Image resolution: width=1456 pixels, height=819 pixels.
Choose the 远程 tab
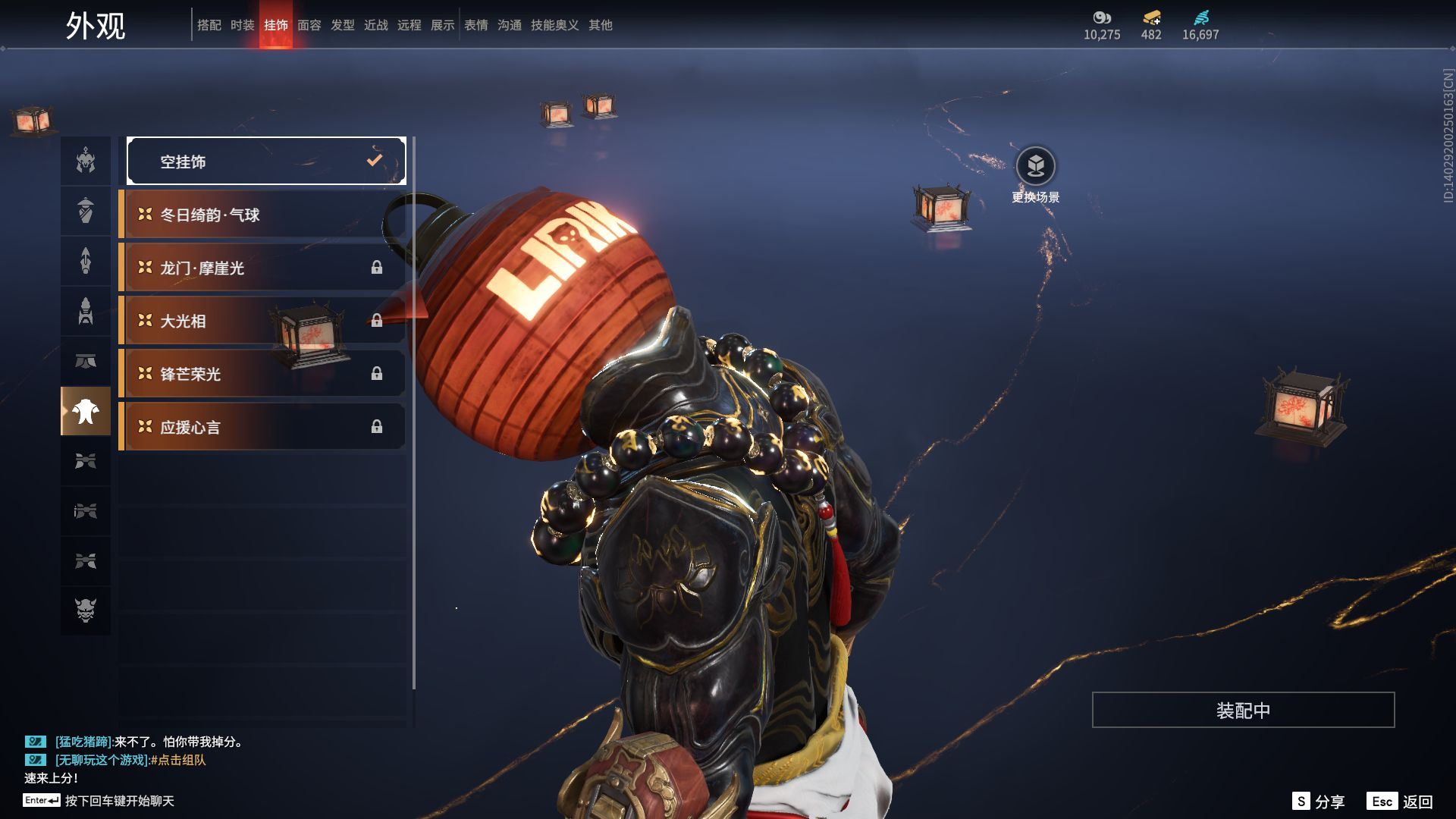[x=409, y=25]
